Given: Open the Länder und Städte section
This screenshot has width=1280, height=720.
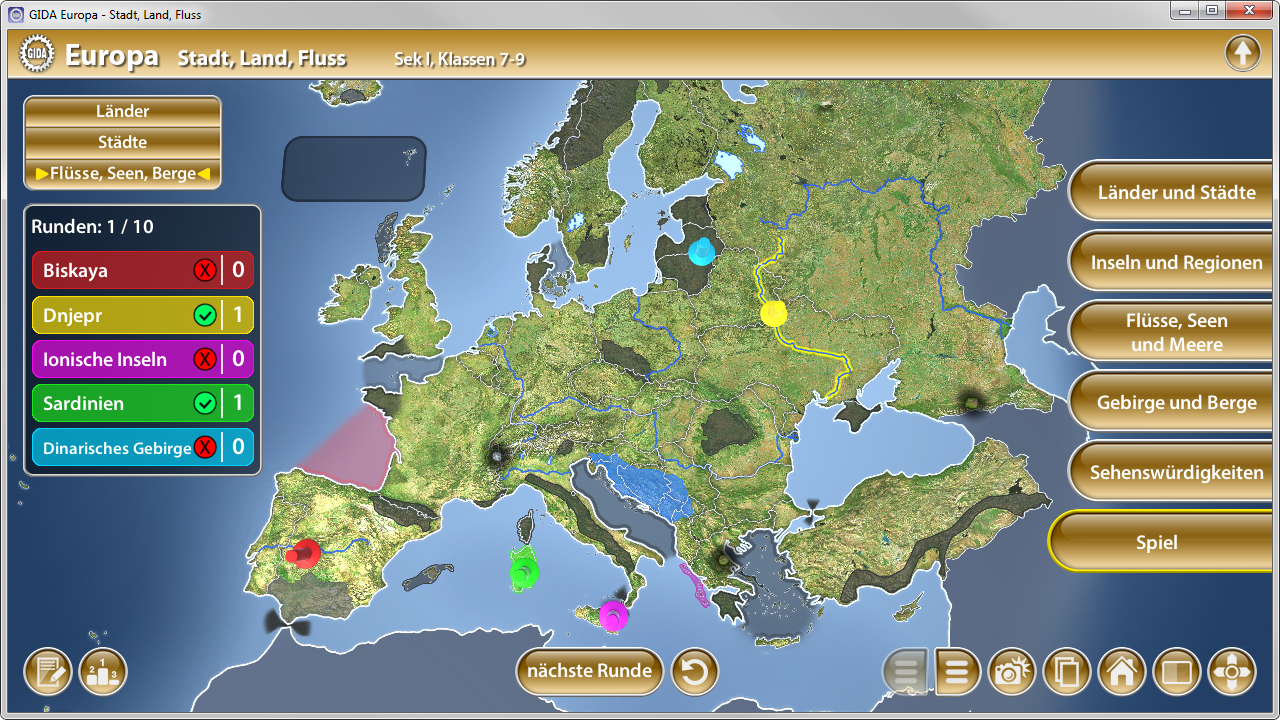Looking at the screenshot, I should 1170,191.
